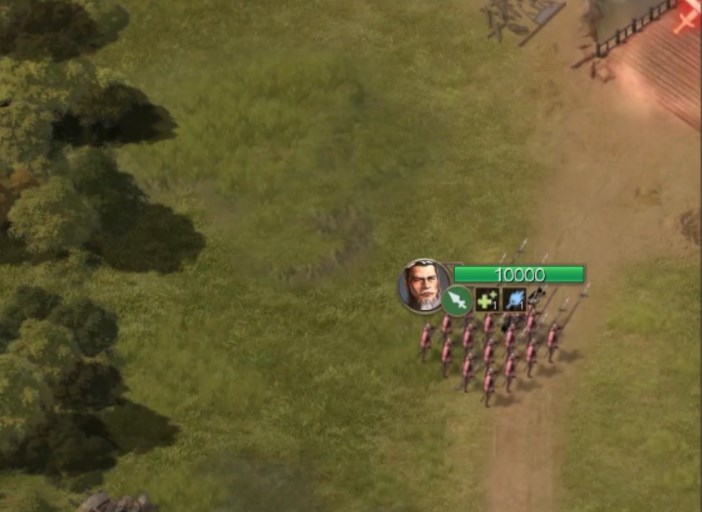Click the green arrow troop-type badge

tap(457, 300)
